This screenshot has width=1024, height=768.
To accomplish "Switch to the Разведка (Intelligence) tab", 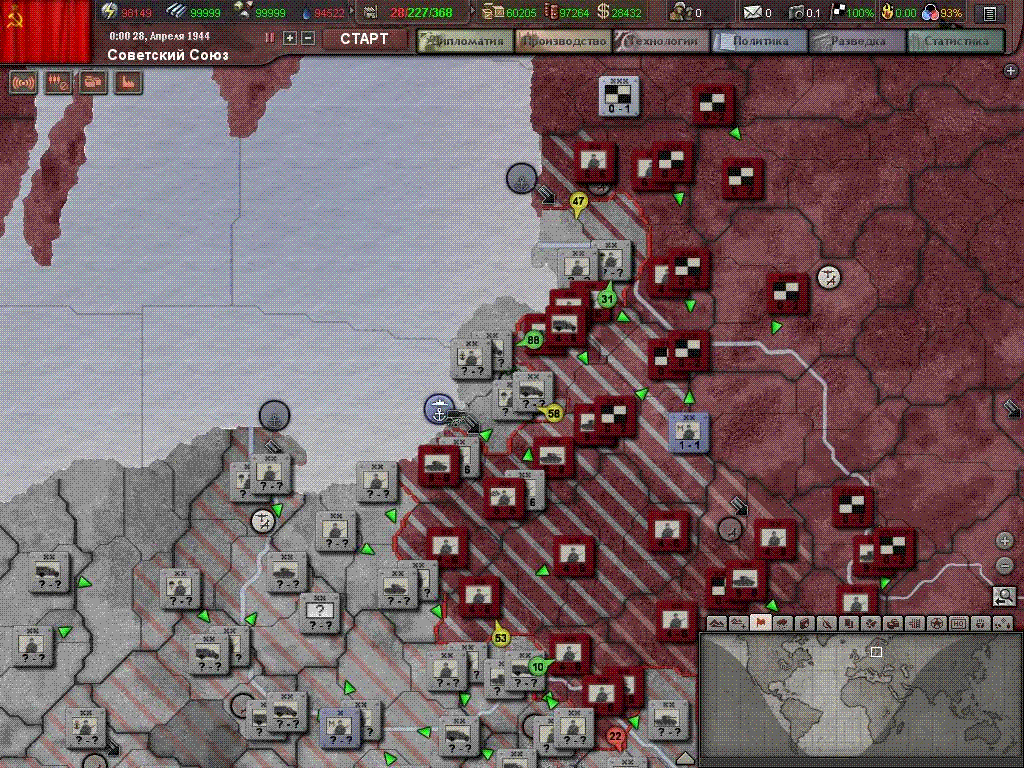I will pyautogui.click(x=858, y=41).
